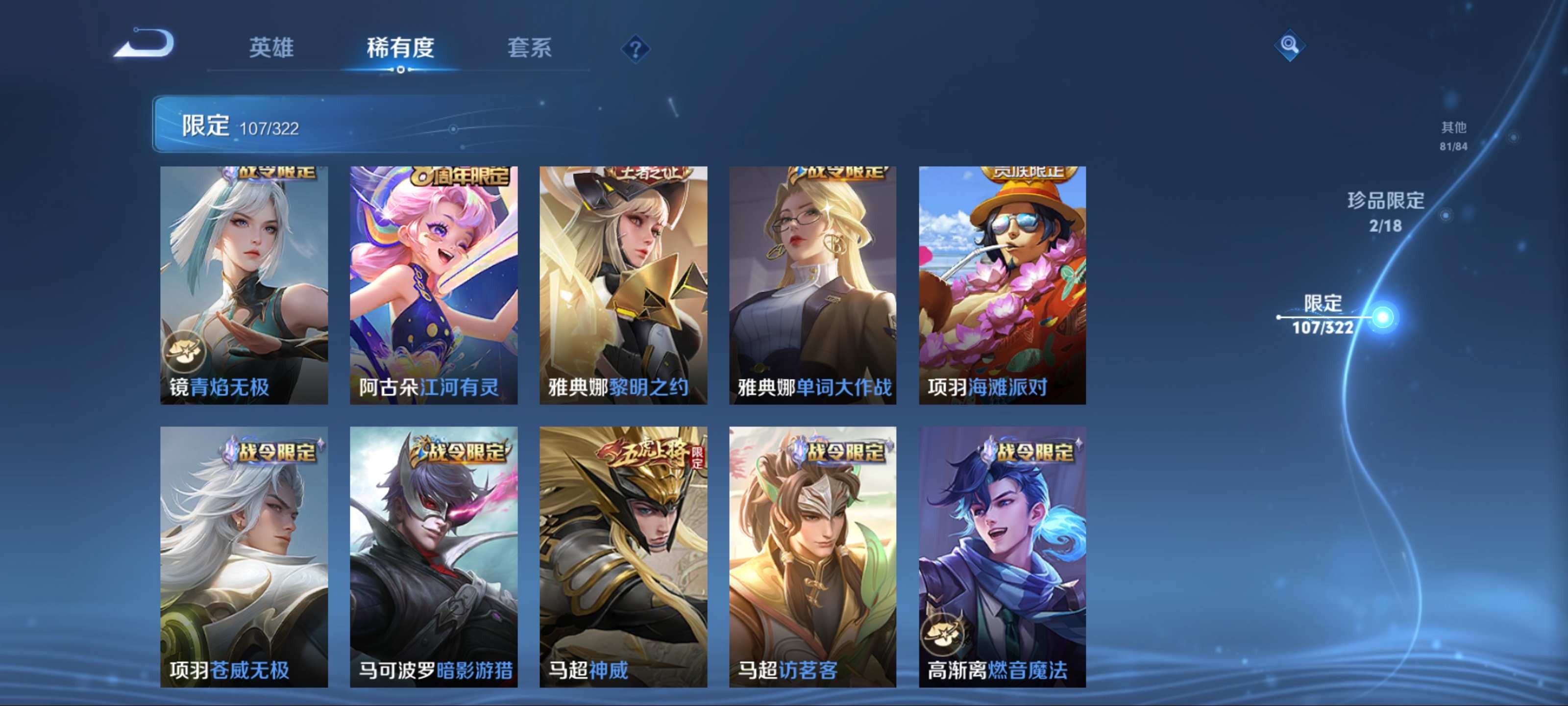
Task: Open the 项羽 海滩派对 skin card
Action: [x=1002, y=284]
